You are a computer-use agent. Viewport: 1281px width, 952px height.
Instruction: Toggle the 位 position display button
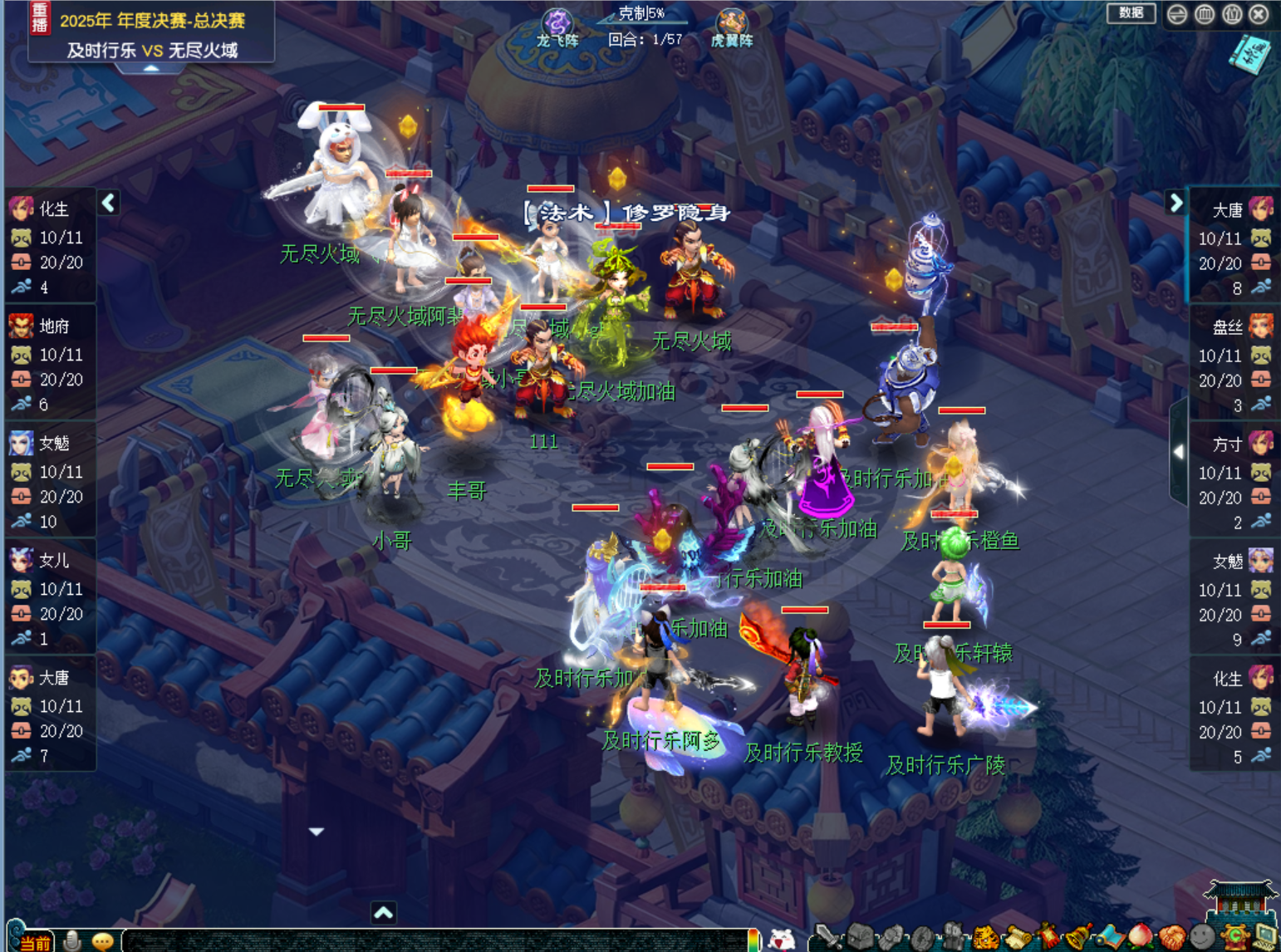coord(1232,14)
